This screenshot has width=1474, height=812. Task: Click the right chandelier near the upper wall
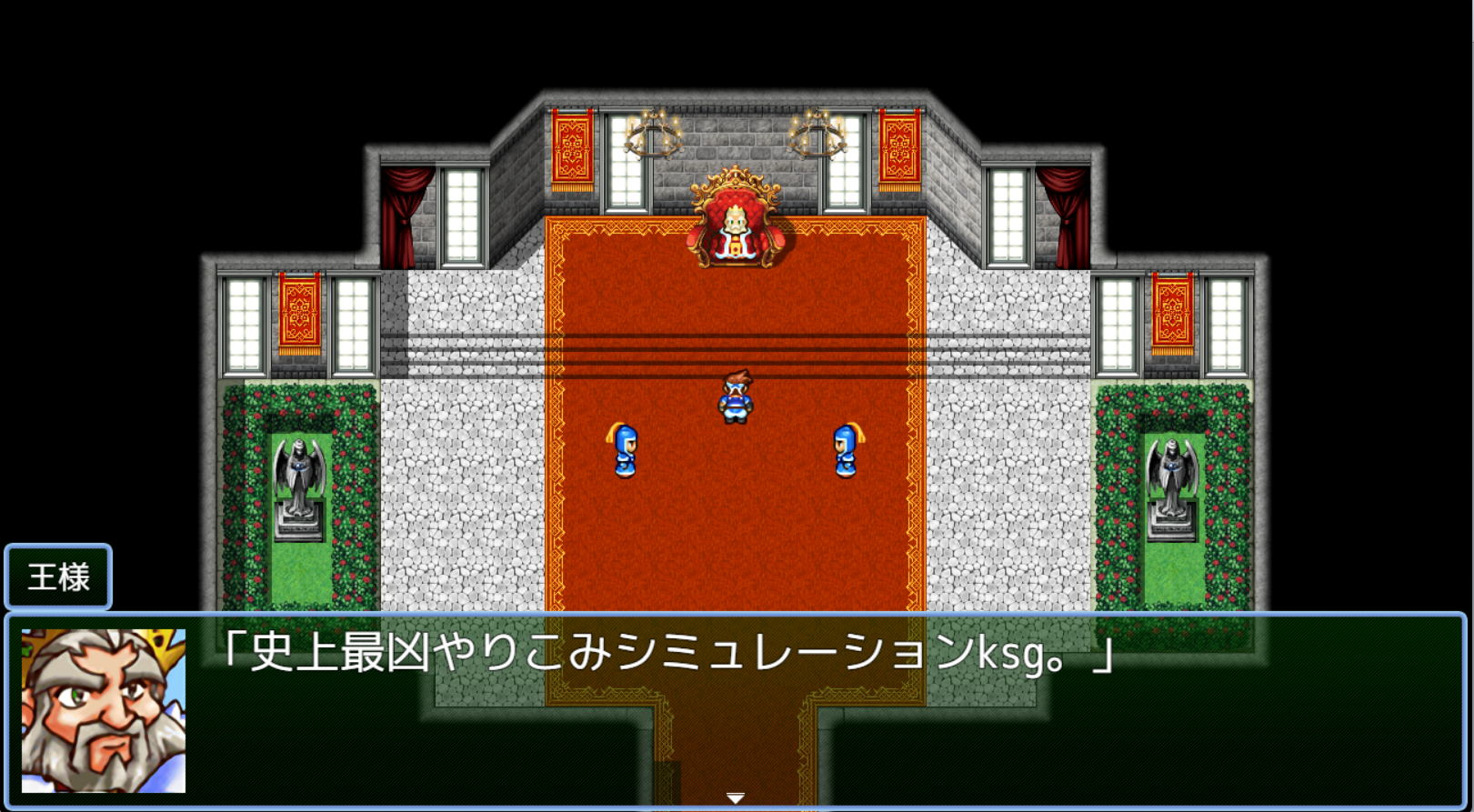click(x=817, y=134)
